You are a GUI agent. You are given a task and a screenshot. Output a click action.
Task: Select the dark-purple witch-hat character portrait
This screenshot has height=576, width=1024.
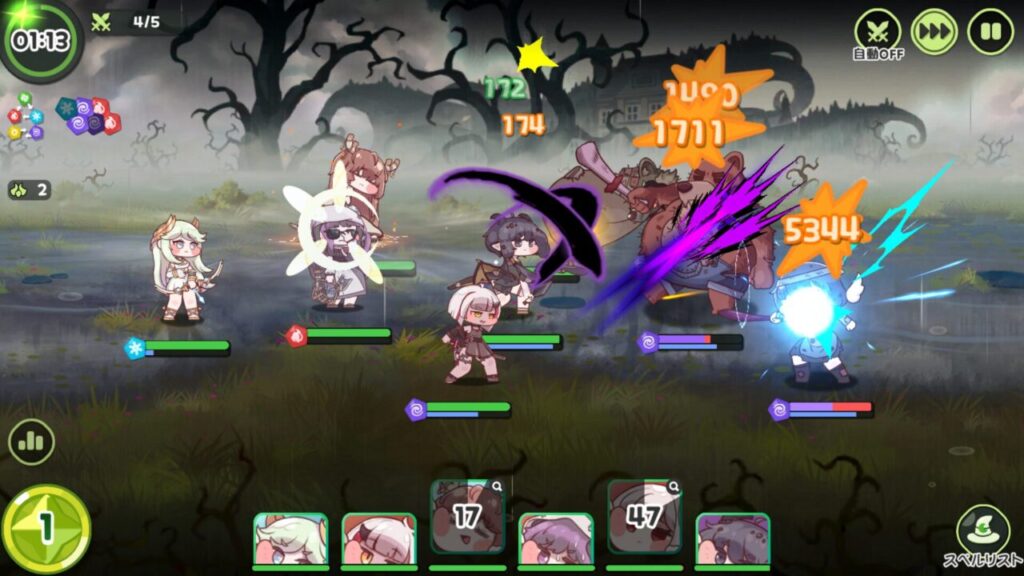tap(732, 540)
